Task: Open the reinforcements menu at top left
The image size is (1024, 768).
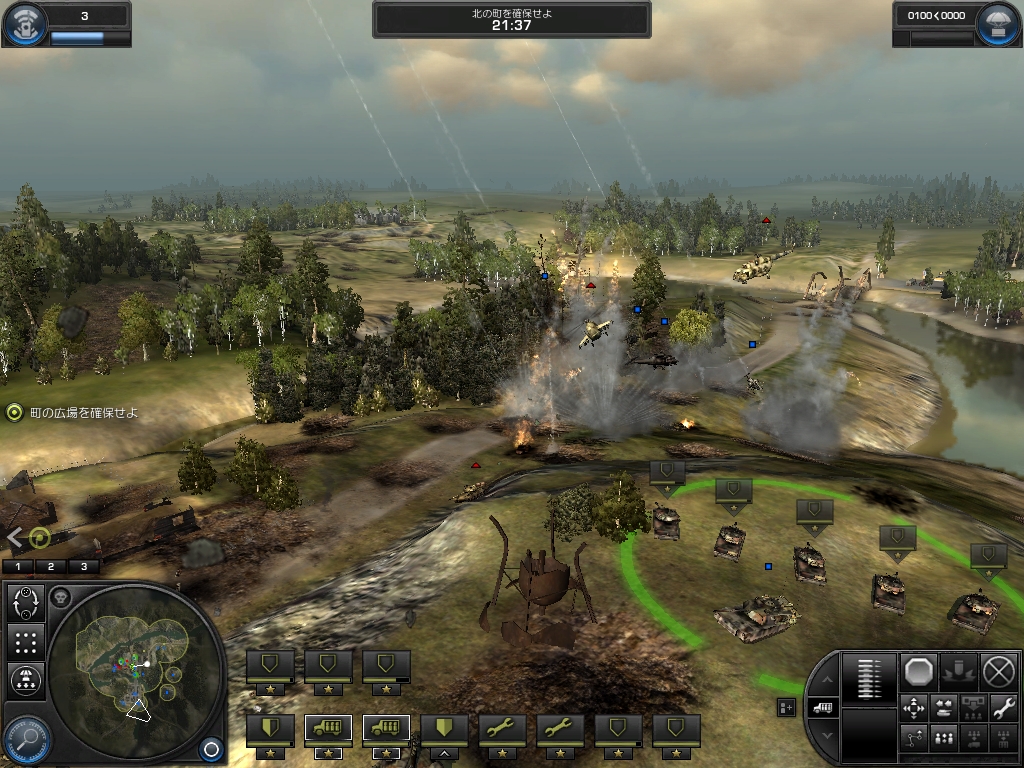Action: click(x=24, y=24)
